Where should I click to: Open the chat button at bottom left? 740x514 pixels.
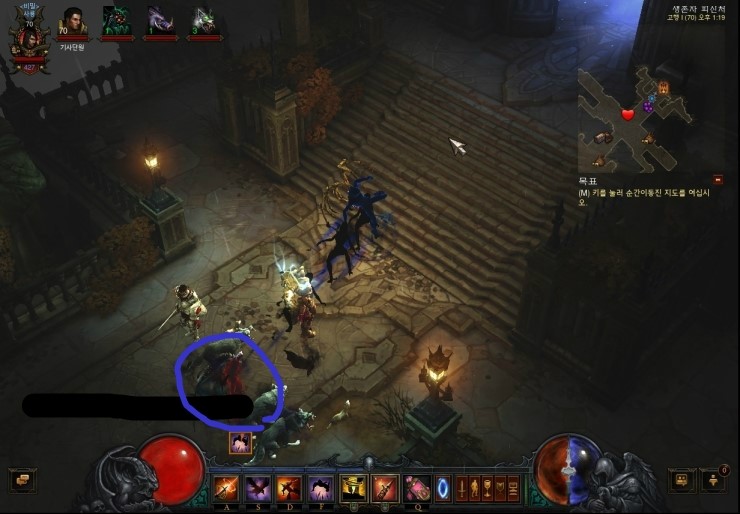point(21,480)
